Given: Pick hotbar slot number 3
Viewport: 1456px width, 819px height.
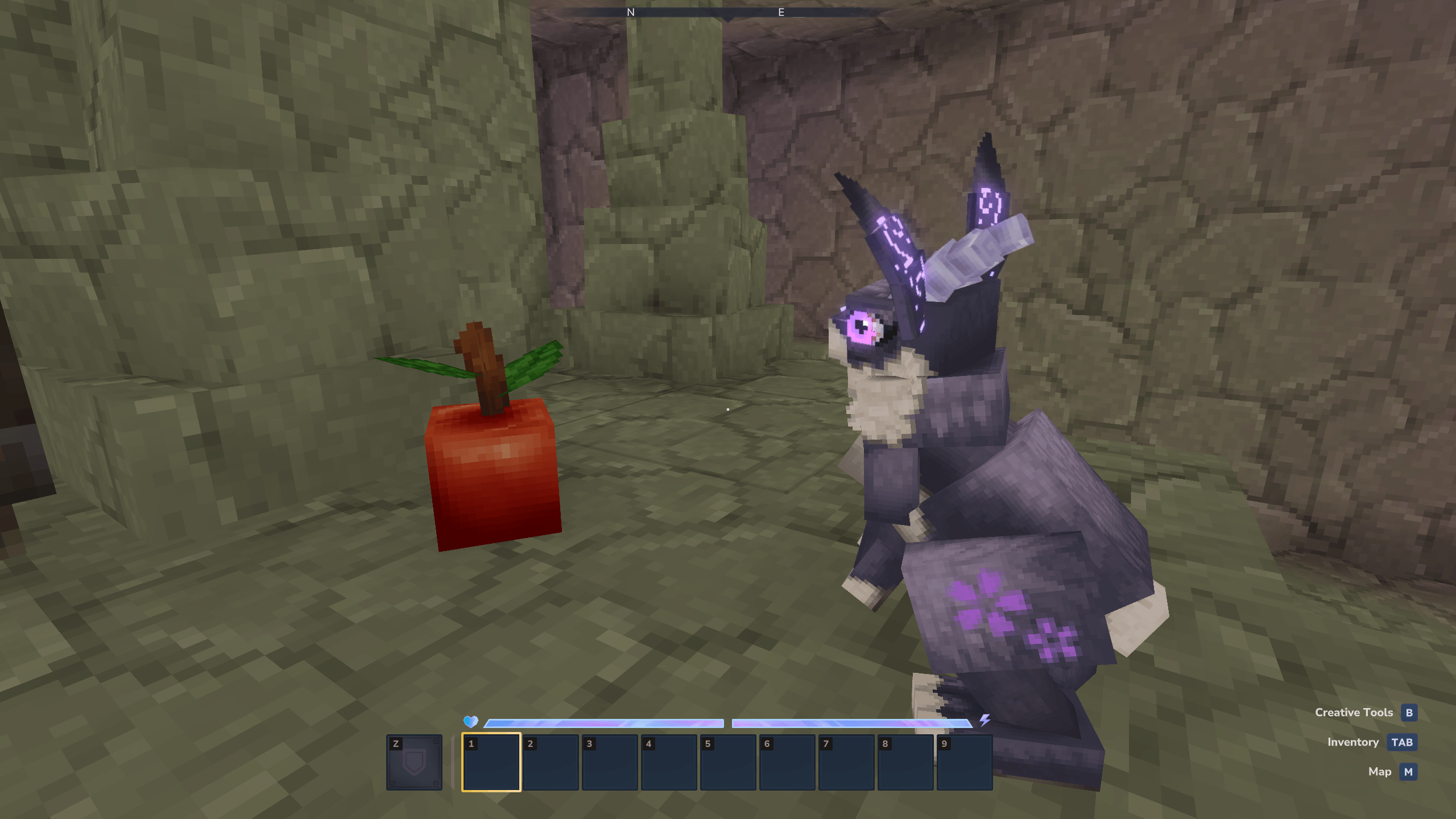Looking at the screenshot, I should coord(610,762).
